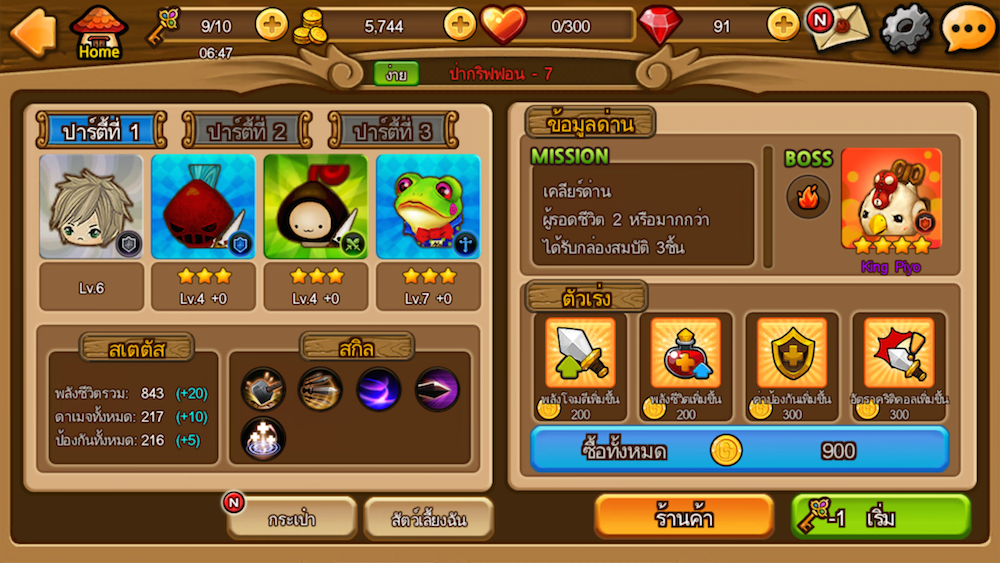Open the orange shop button

pyautogui.click(x=684, y=517)
